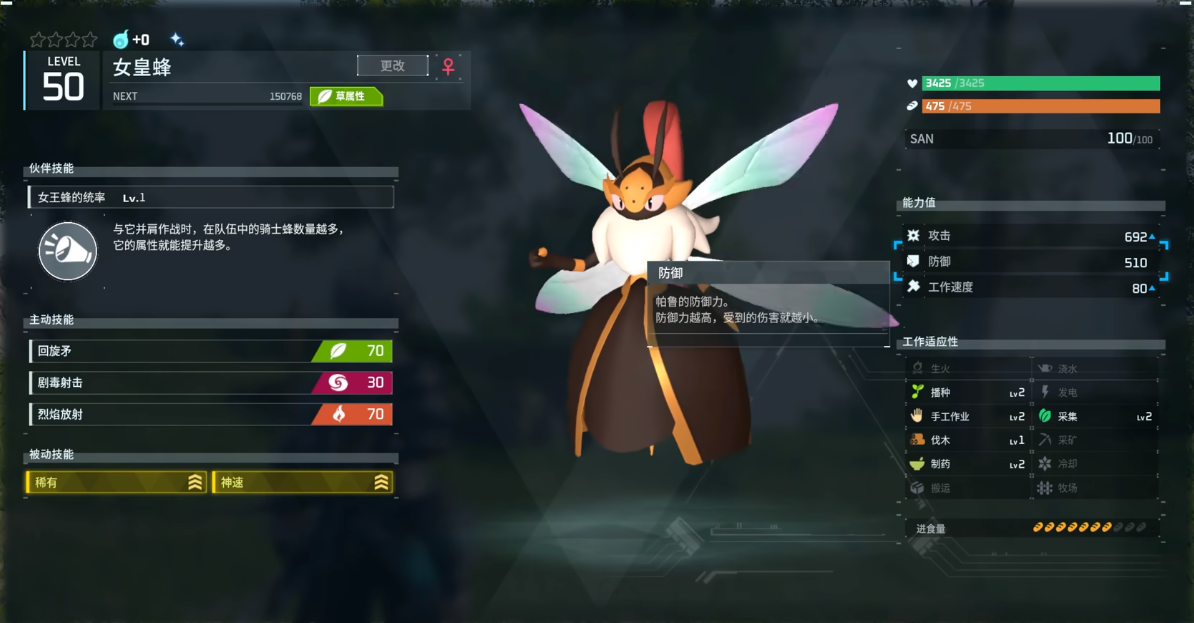This screenshot has height=623, width=1194.
Task: Select the 制药 work suitability entry
Action: pyautogui.click(x=967, y=464)
